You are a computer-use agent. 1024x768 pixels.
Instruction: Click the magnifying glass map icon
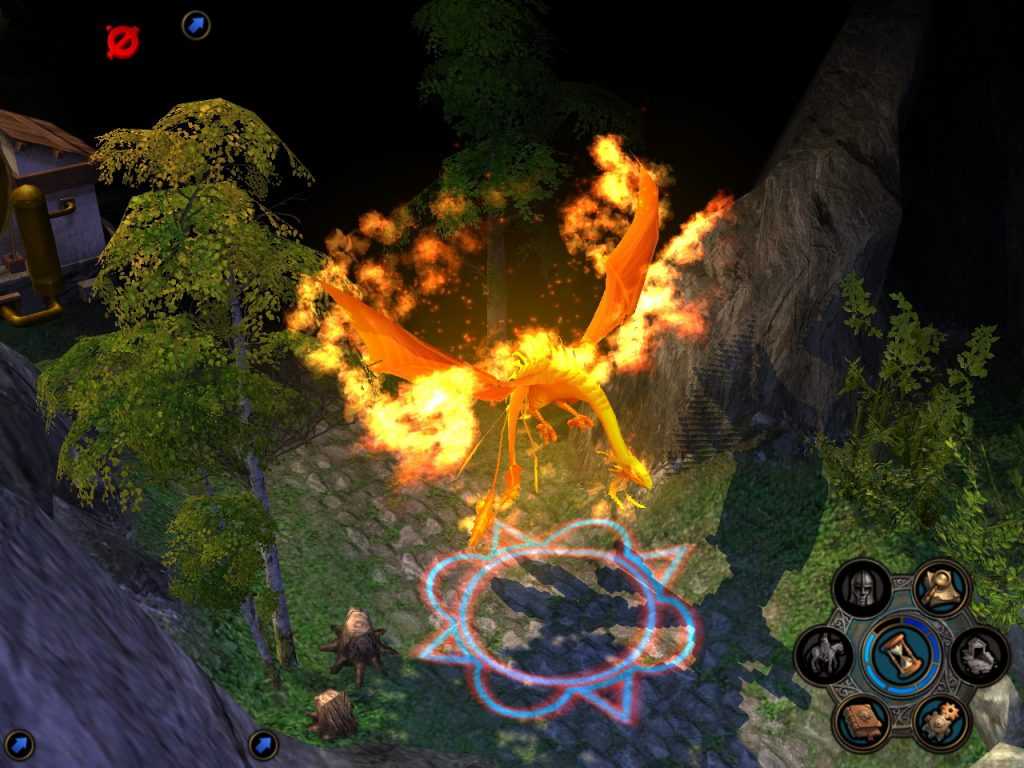(x=941, y=589)
